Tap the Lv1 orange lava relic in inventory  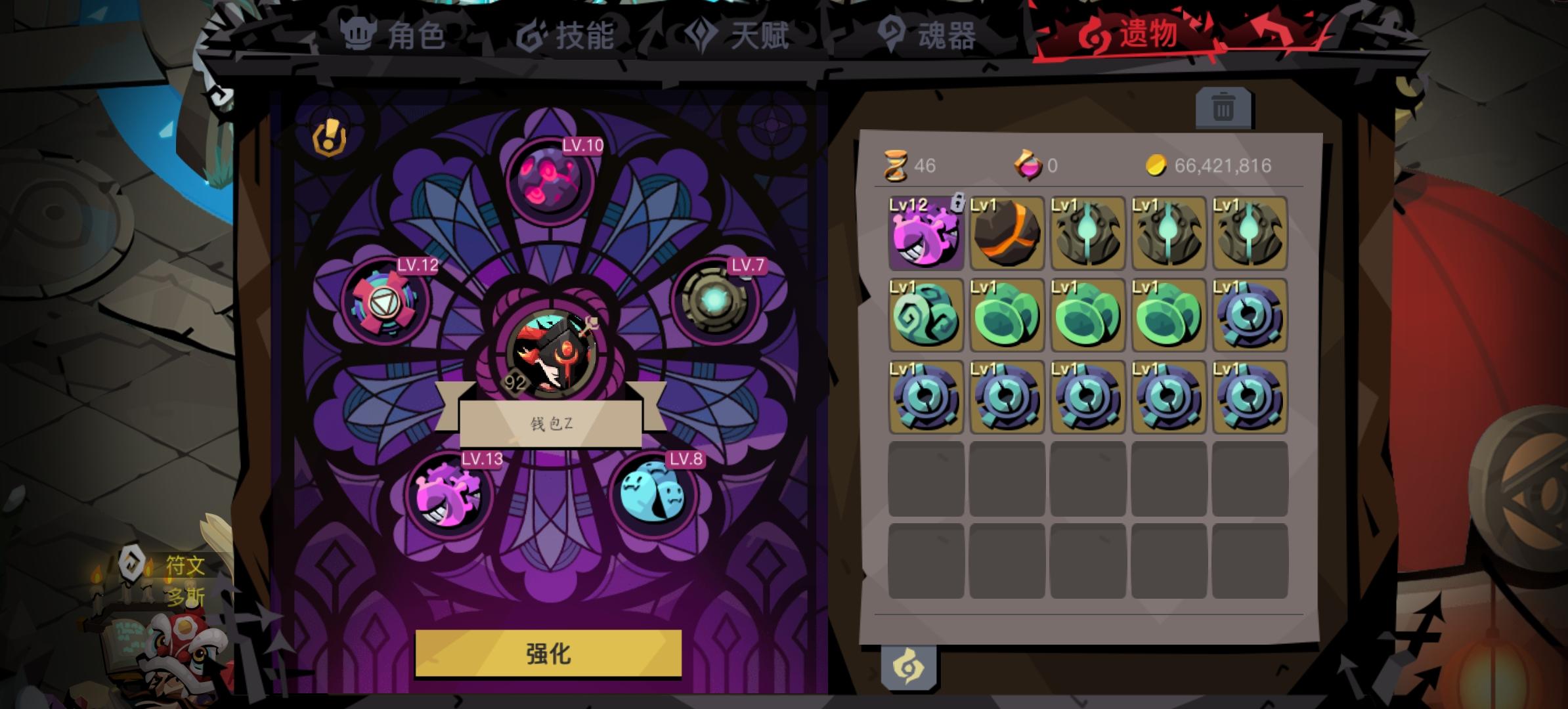click(1007, 233)
